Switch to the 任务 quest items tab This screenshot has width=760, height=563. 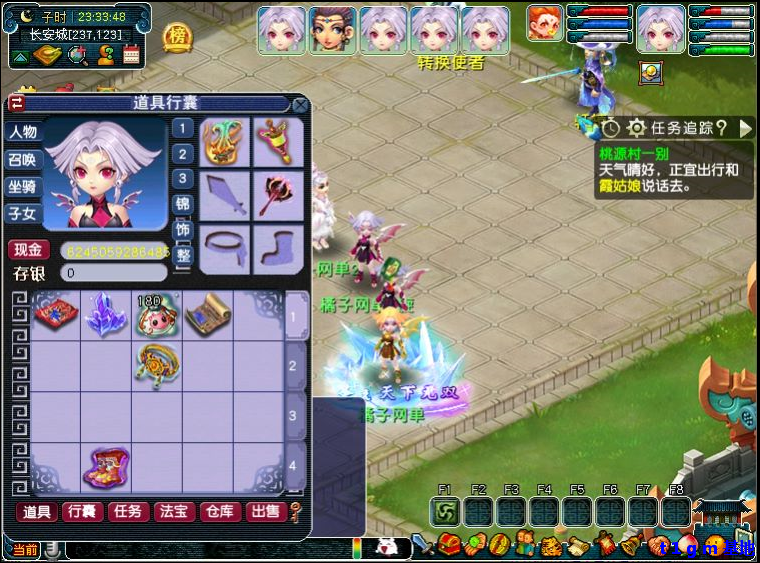[127, 512]
